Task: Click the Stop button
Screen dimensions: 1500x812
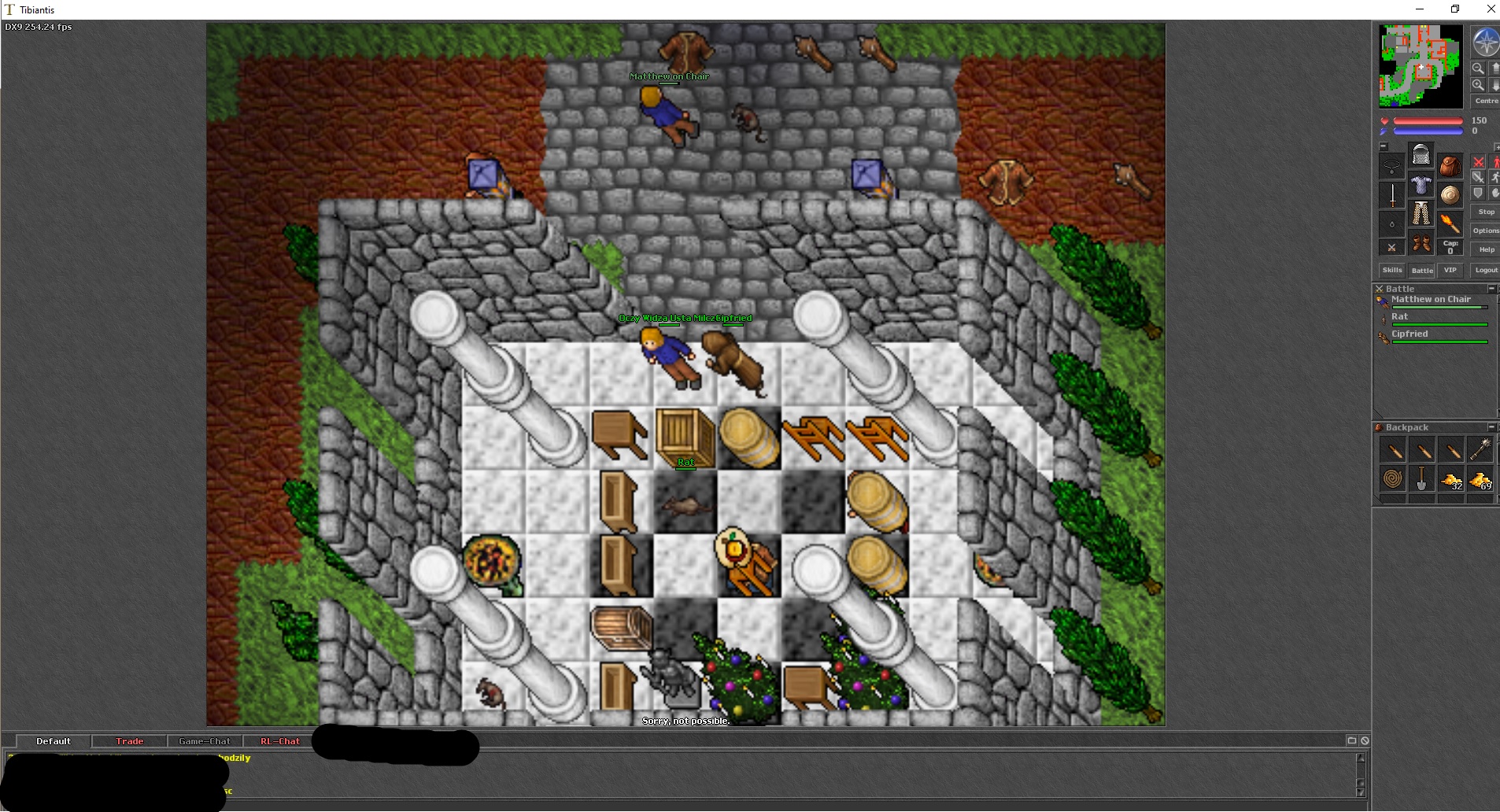Action: pos(1486,212)
